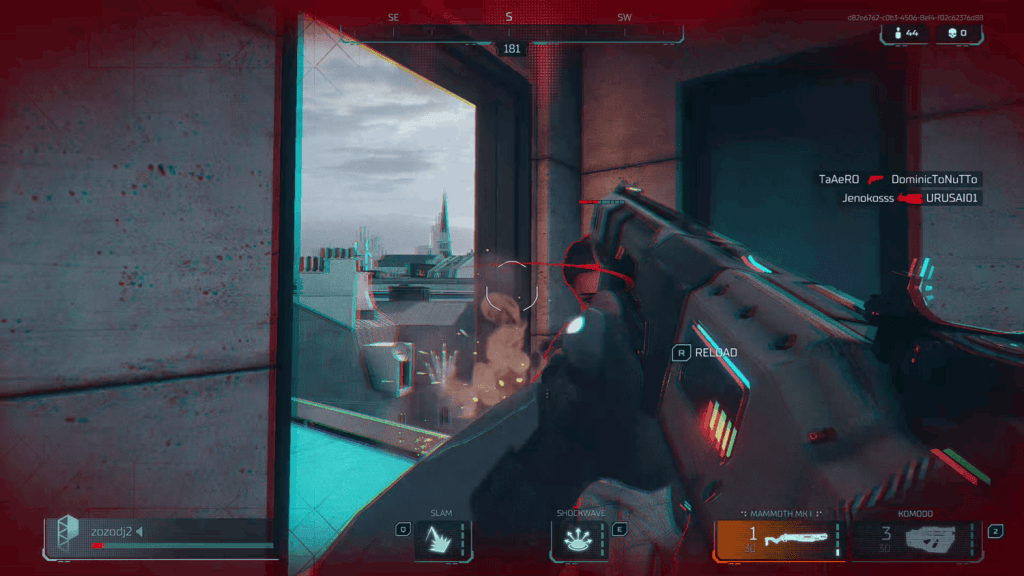Click the compass bar at top
This screenshot has width=1024, height=576.
tap(511, 28)
